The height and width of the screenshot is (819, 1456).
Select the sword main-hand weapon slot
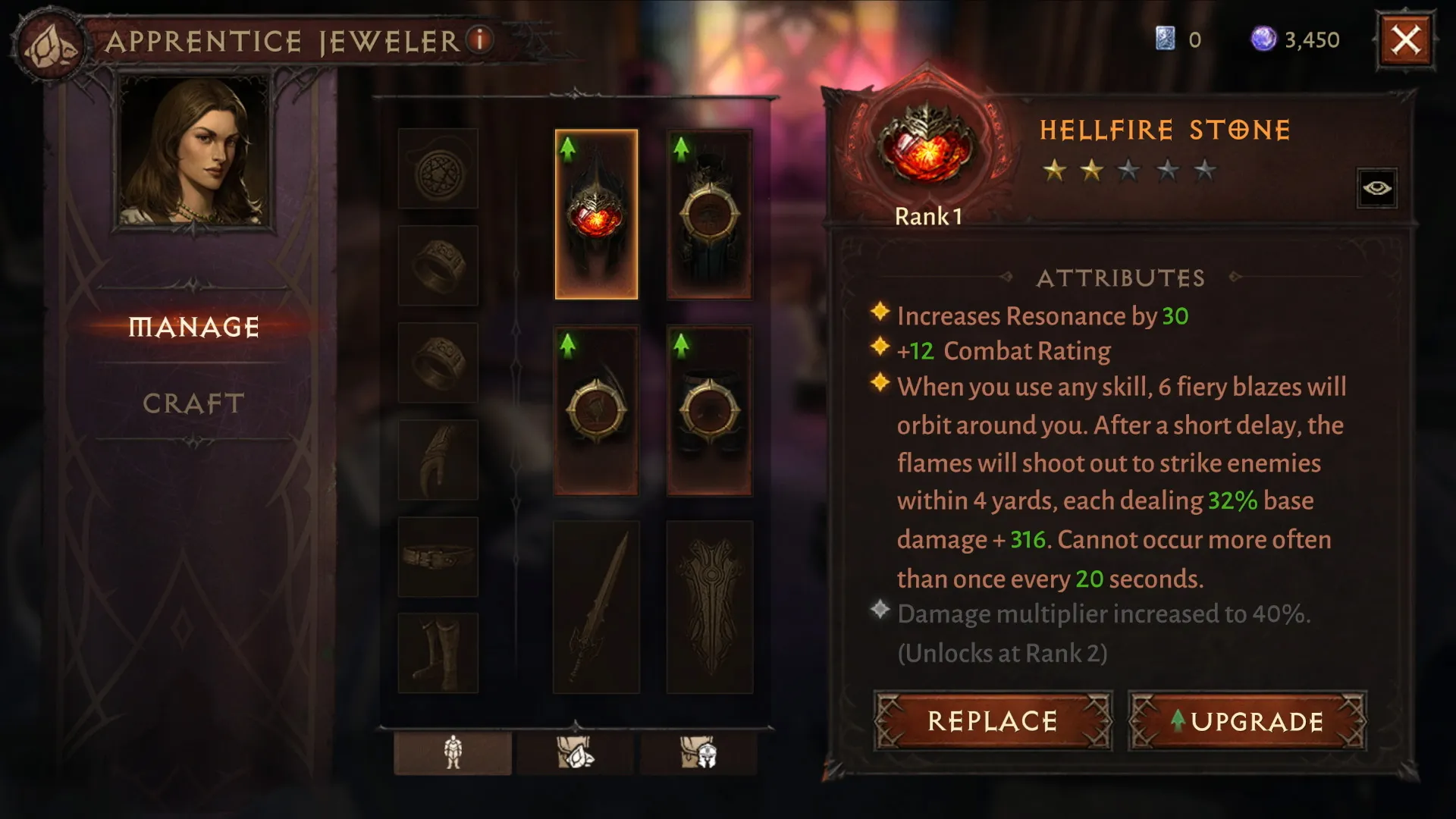(x=596, y=607)
